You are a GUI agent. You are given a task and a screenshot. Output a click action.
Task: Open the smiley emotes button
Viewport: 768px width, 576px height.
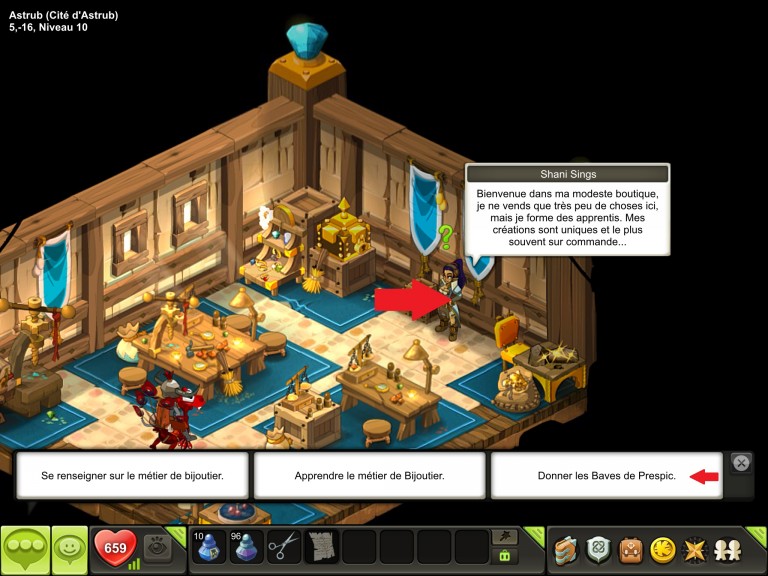point(69,549)
